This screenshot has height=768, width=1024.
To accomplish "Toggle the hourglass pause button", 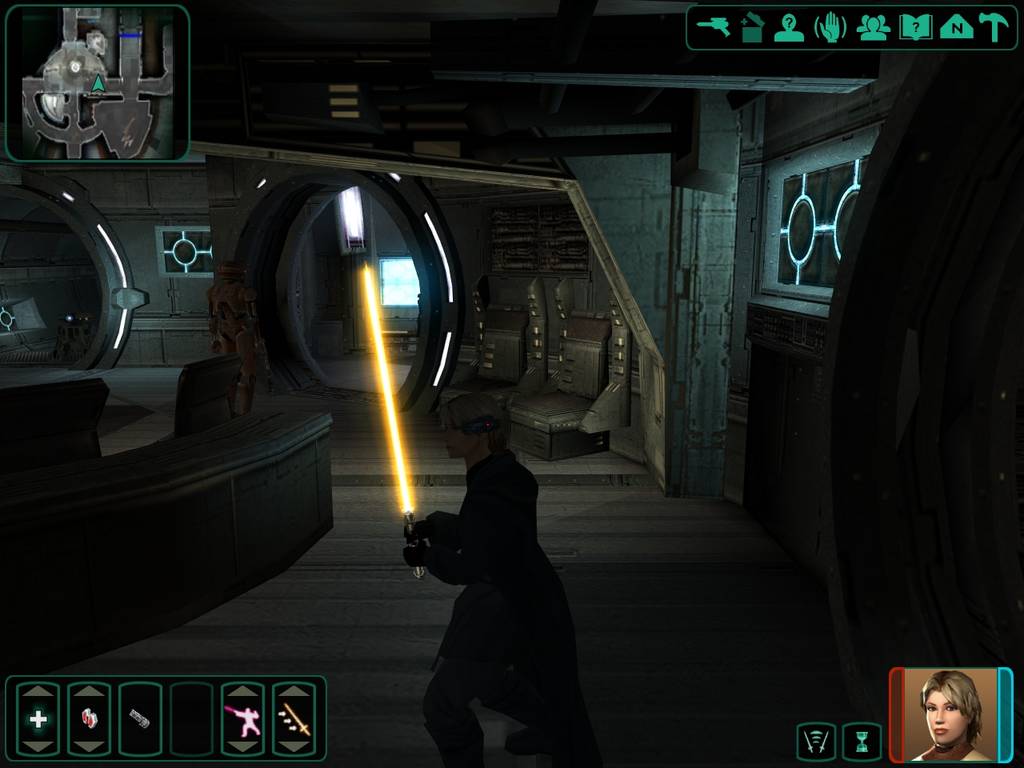I will click(x=862, y=742).
